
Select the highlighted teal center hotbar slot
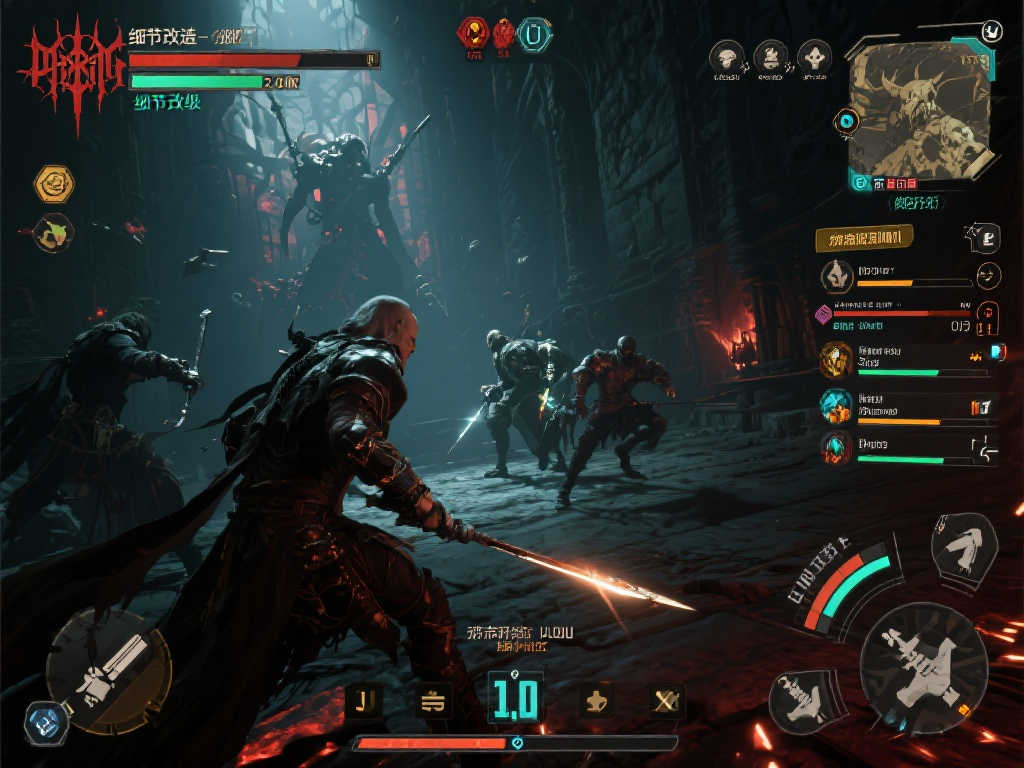click(x=515, y=698)
